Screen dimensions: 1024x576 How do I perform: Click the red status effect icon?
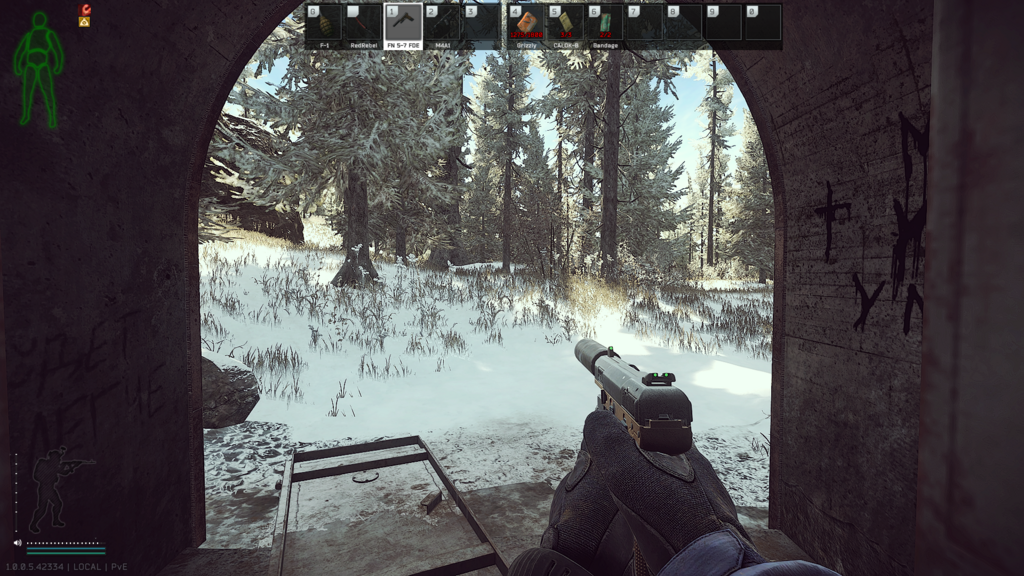(85, 9)
